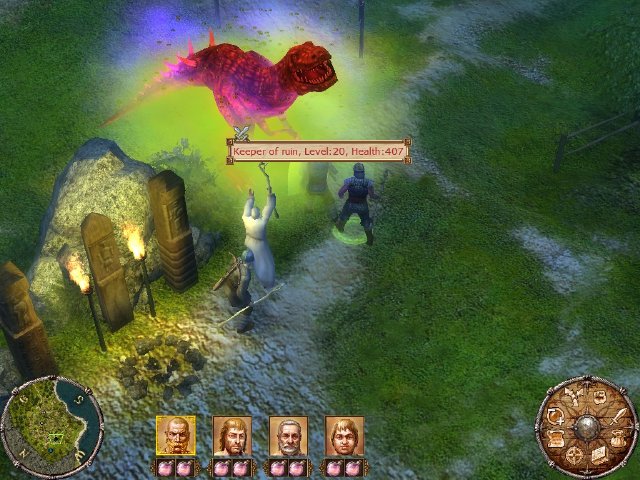This screenshot has width=640, height=480.
Task: Click the shield-with-plus icon on shield menu
Action: (555, 416)
